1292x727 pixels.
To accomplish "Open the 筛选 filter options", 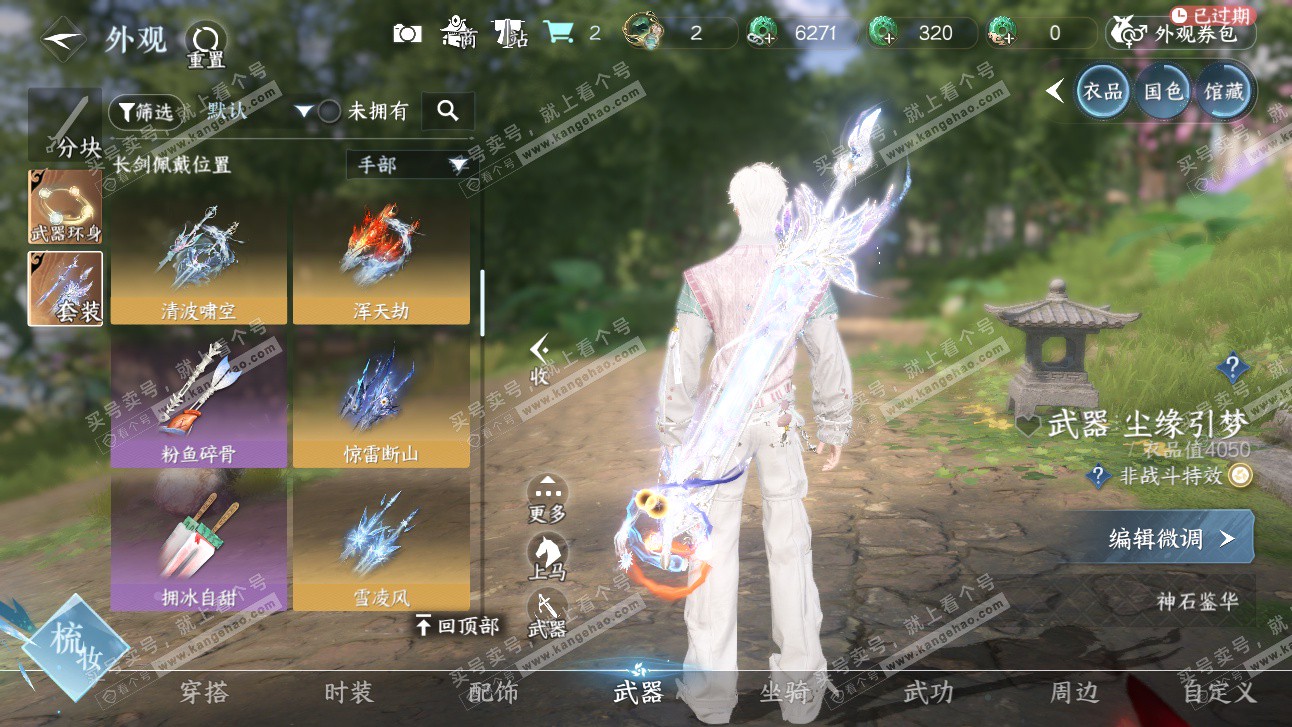I will coord(143,112).
